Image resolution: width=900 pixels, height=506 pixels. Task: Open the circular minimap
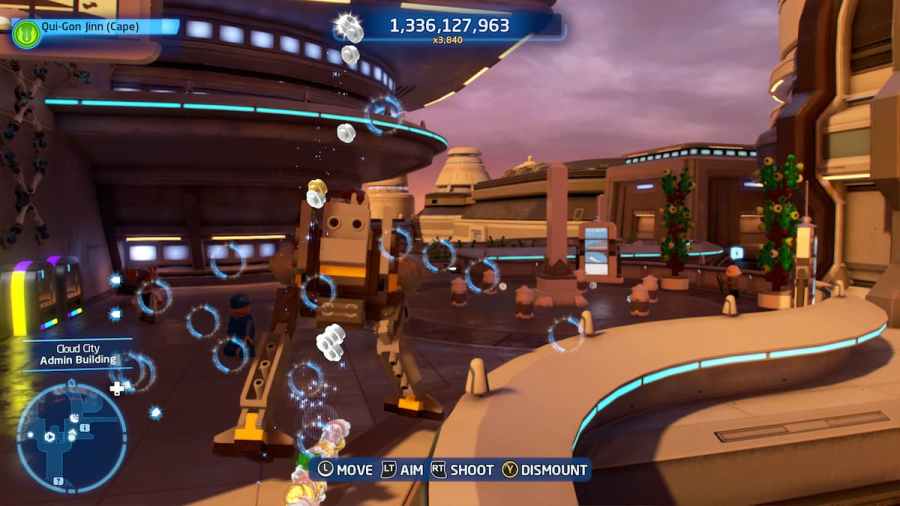[71, 438]
